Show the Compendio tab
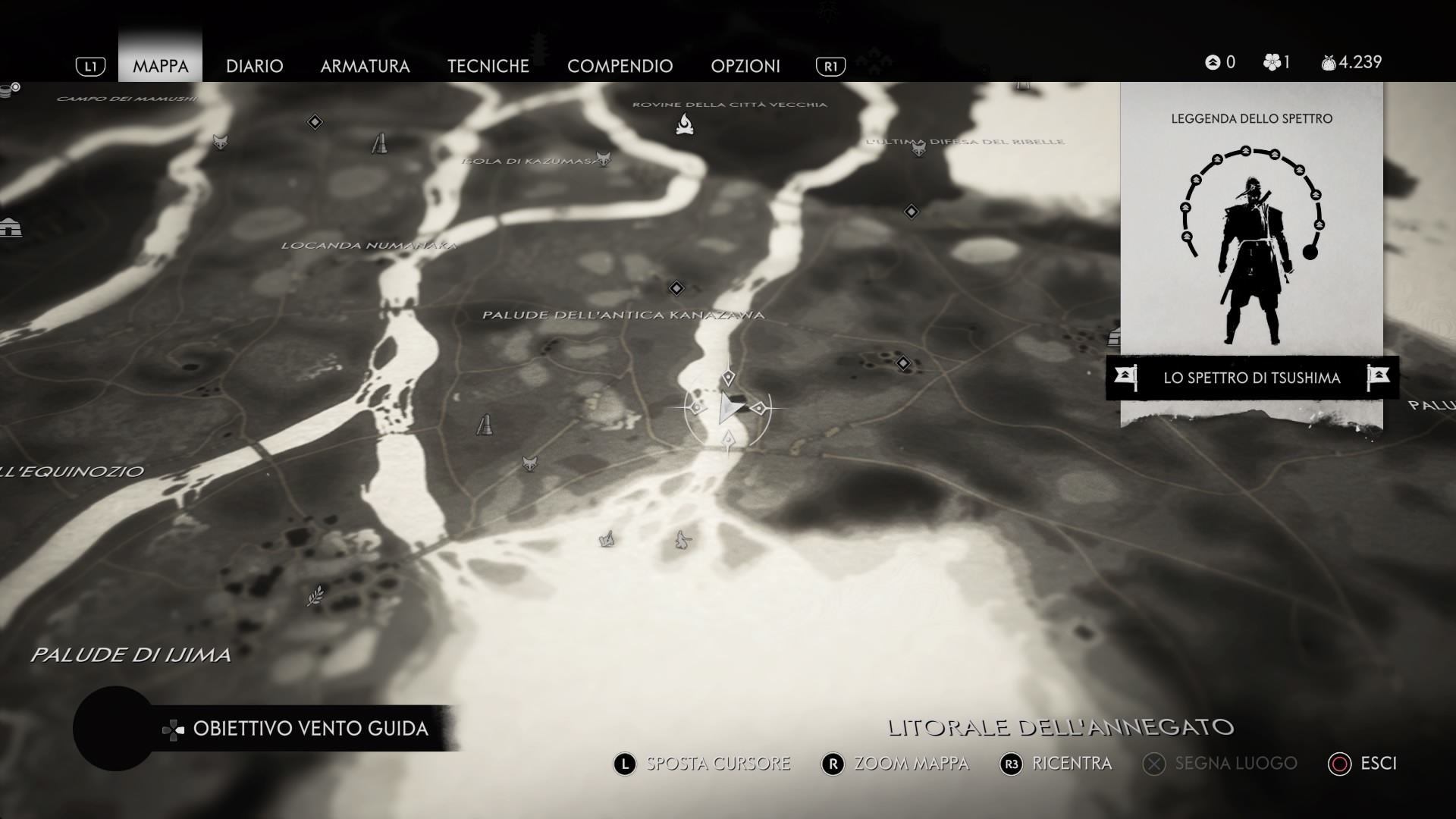The image size is (1456, 819). tap(620, 66)
